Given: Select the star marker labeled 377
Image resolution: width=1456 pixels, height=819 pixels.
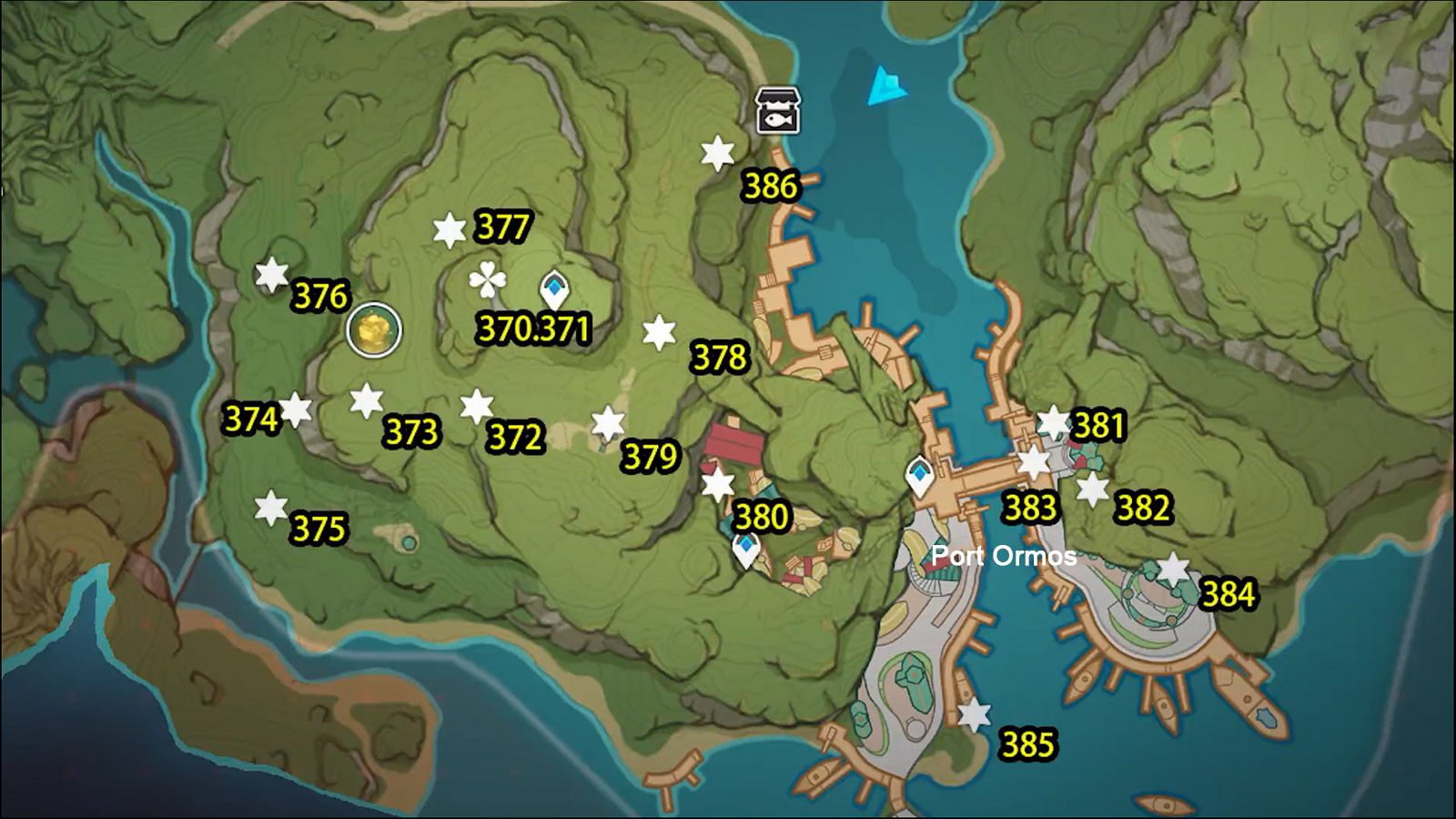Looking at the screenshot, I should coord(448,230).
